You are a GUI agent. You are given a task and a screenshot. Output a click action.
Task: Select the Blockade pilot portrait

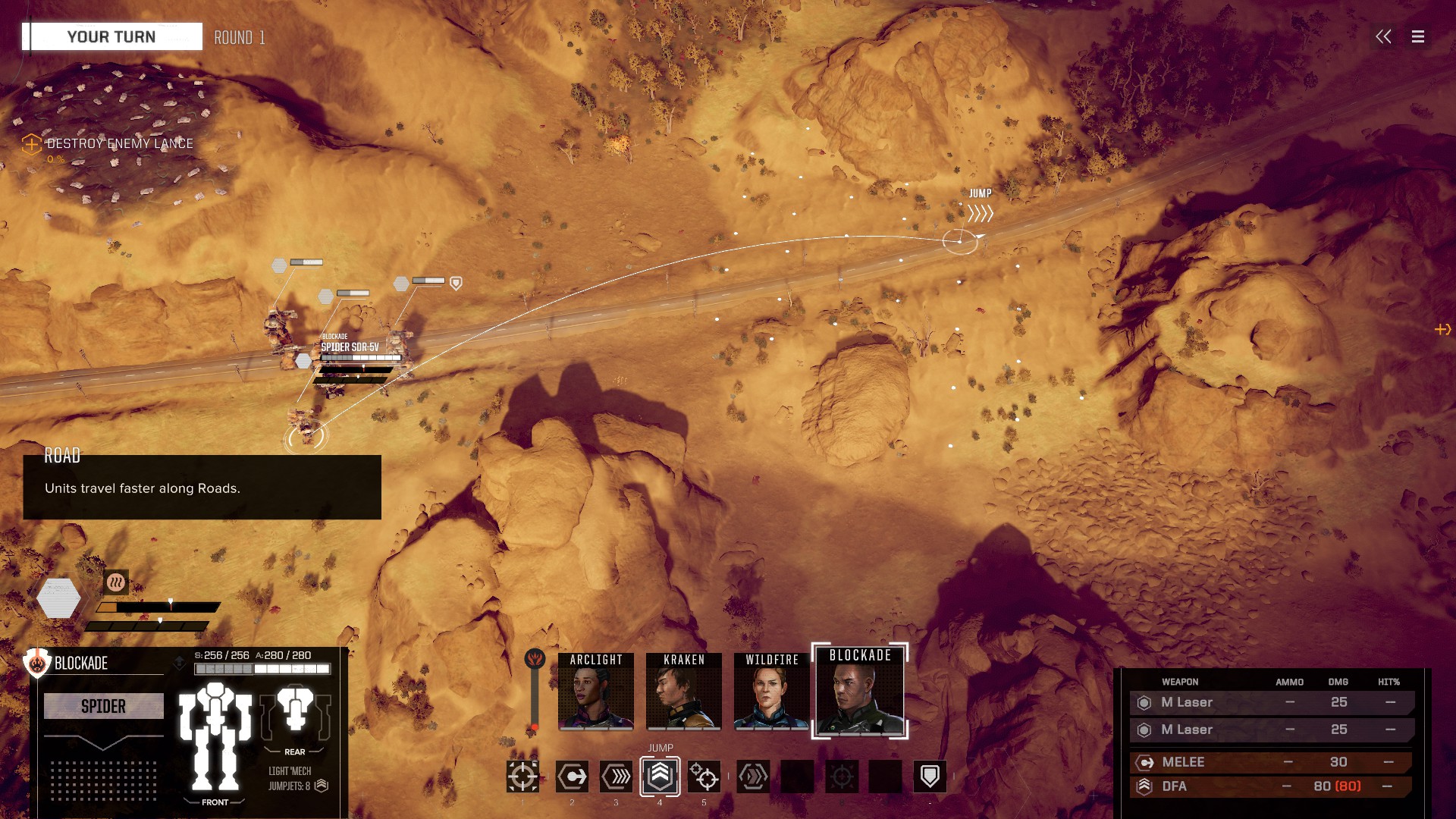tap(859, 692)
